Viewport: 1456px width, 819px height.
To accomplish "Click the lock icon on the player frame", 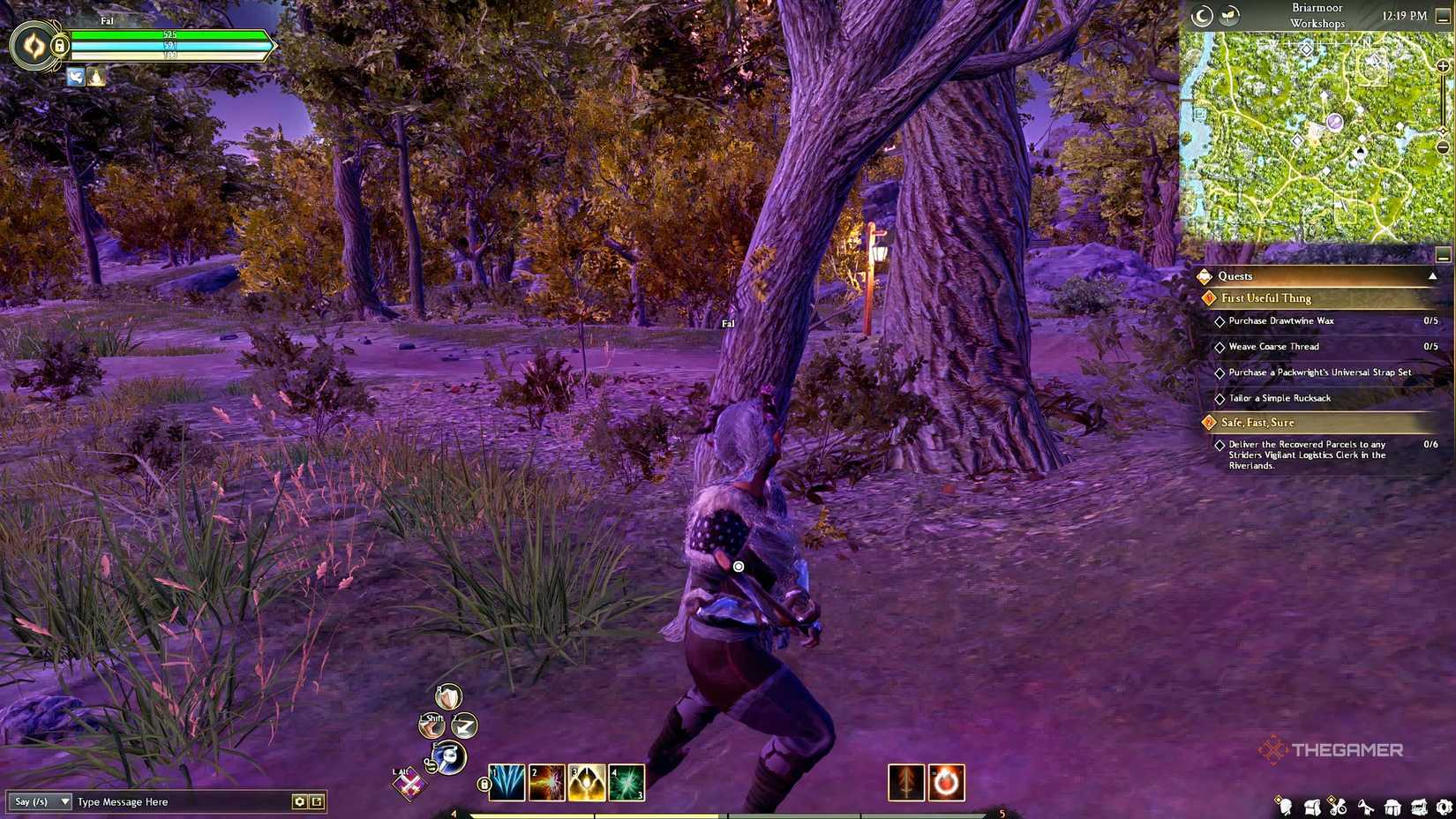I will point(58,44).
